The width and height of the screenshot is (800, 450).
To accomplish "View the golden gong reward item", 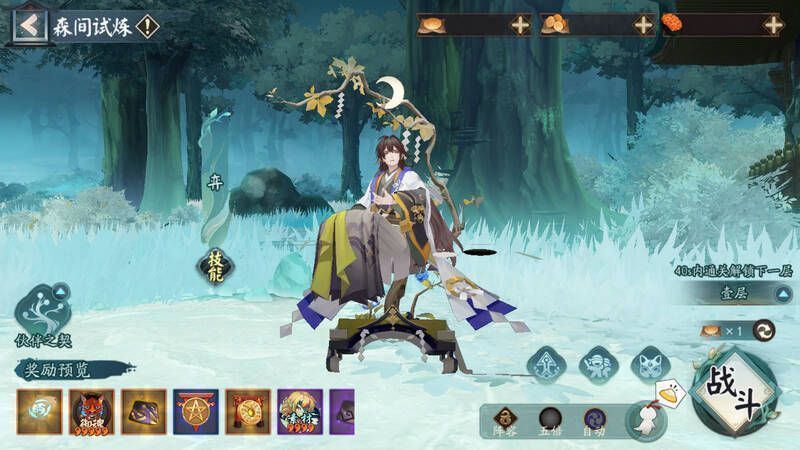I will pos(247,411).
